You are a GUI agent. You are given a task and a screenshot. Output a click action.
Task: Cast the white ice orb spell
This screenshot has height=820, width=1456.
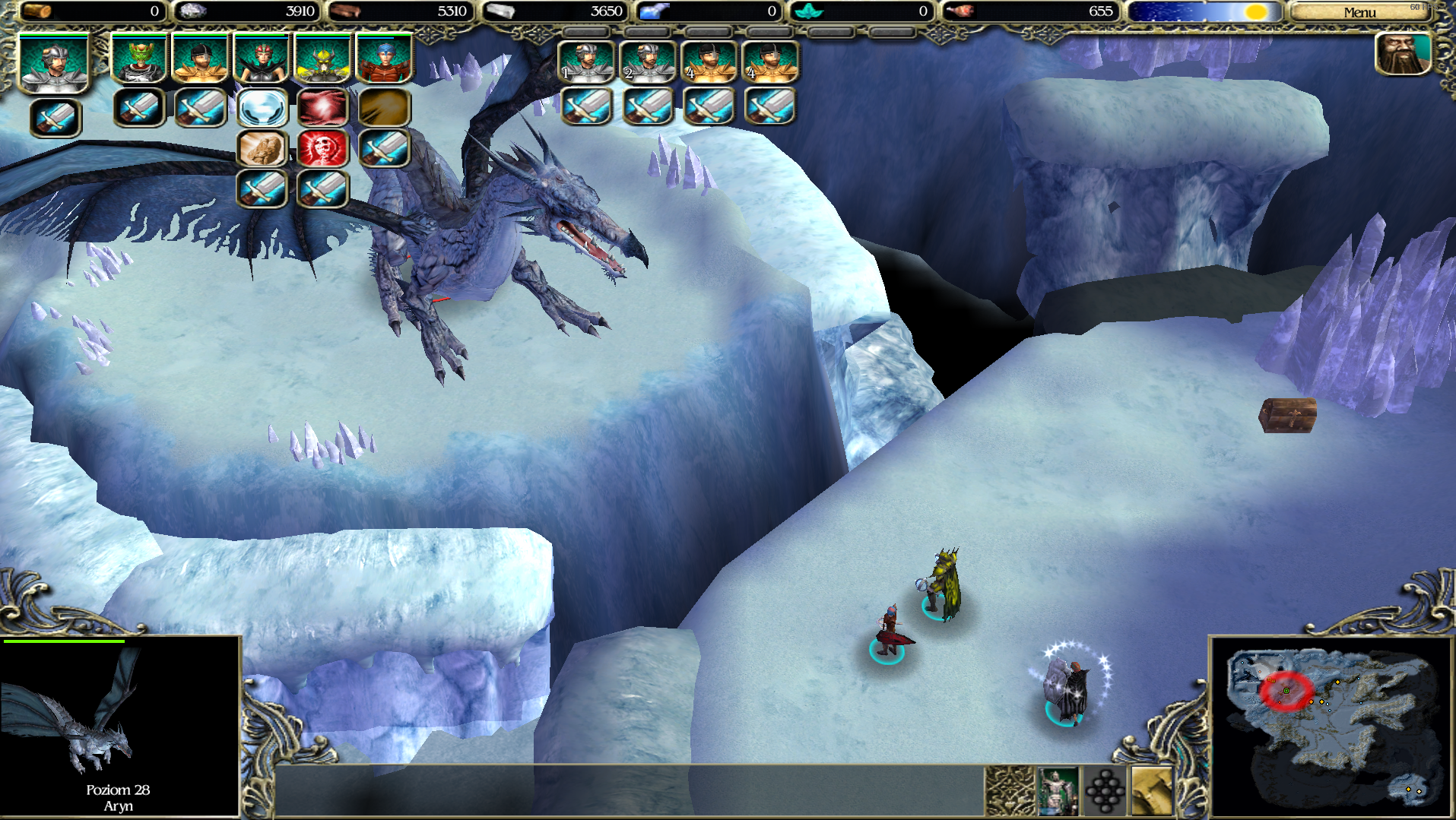(262, 108)
